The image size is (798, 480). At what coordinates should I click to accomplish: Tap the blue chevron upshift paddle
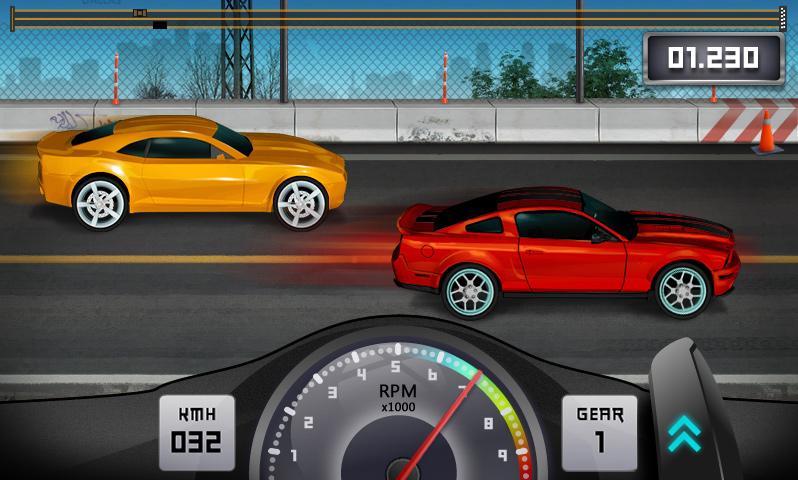(x=685, y=432)
